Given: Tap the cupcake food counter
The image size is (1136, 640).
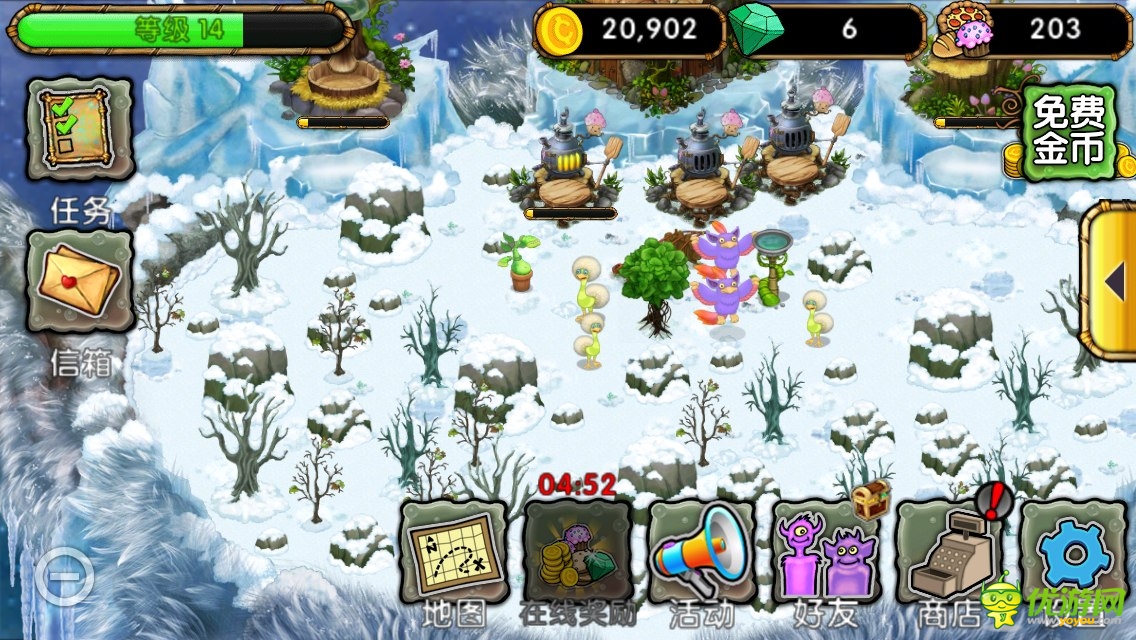Looking at the screenshot, I should (1031, 30).
